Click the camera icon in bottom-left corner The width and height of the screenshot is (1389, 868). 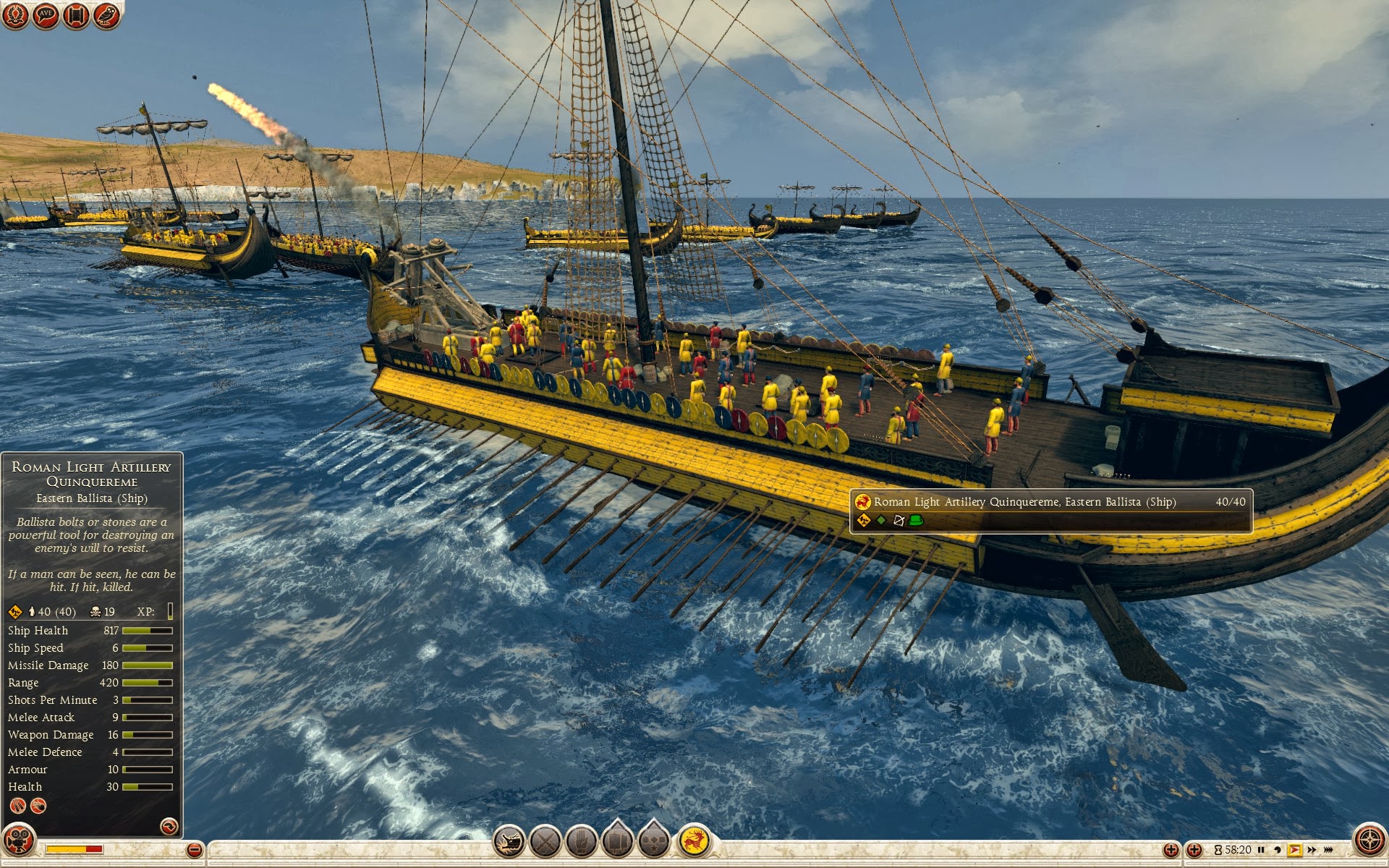click(19, 841)
